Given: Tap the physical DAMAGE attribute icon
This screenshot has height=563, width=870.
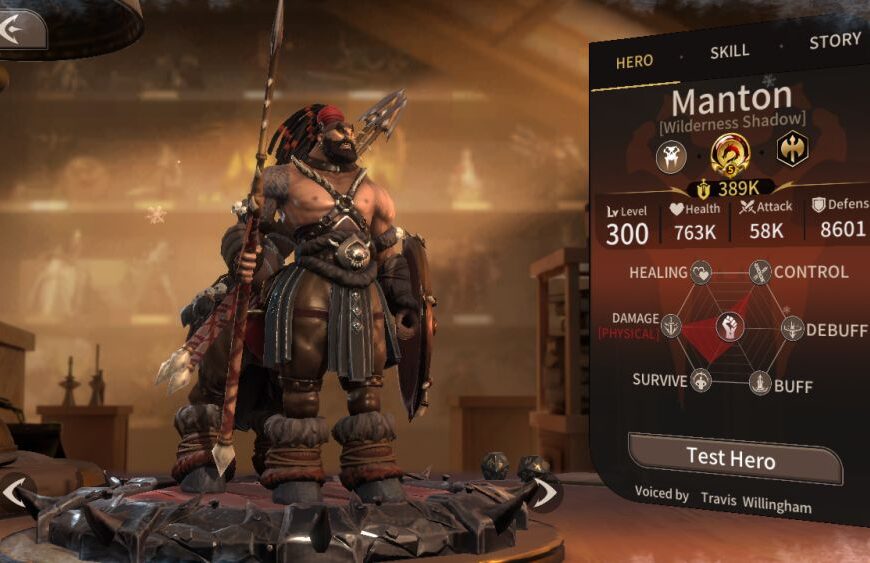Looking at the screenshot, I should point(670,325).
